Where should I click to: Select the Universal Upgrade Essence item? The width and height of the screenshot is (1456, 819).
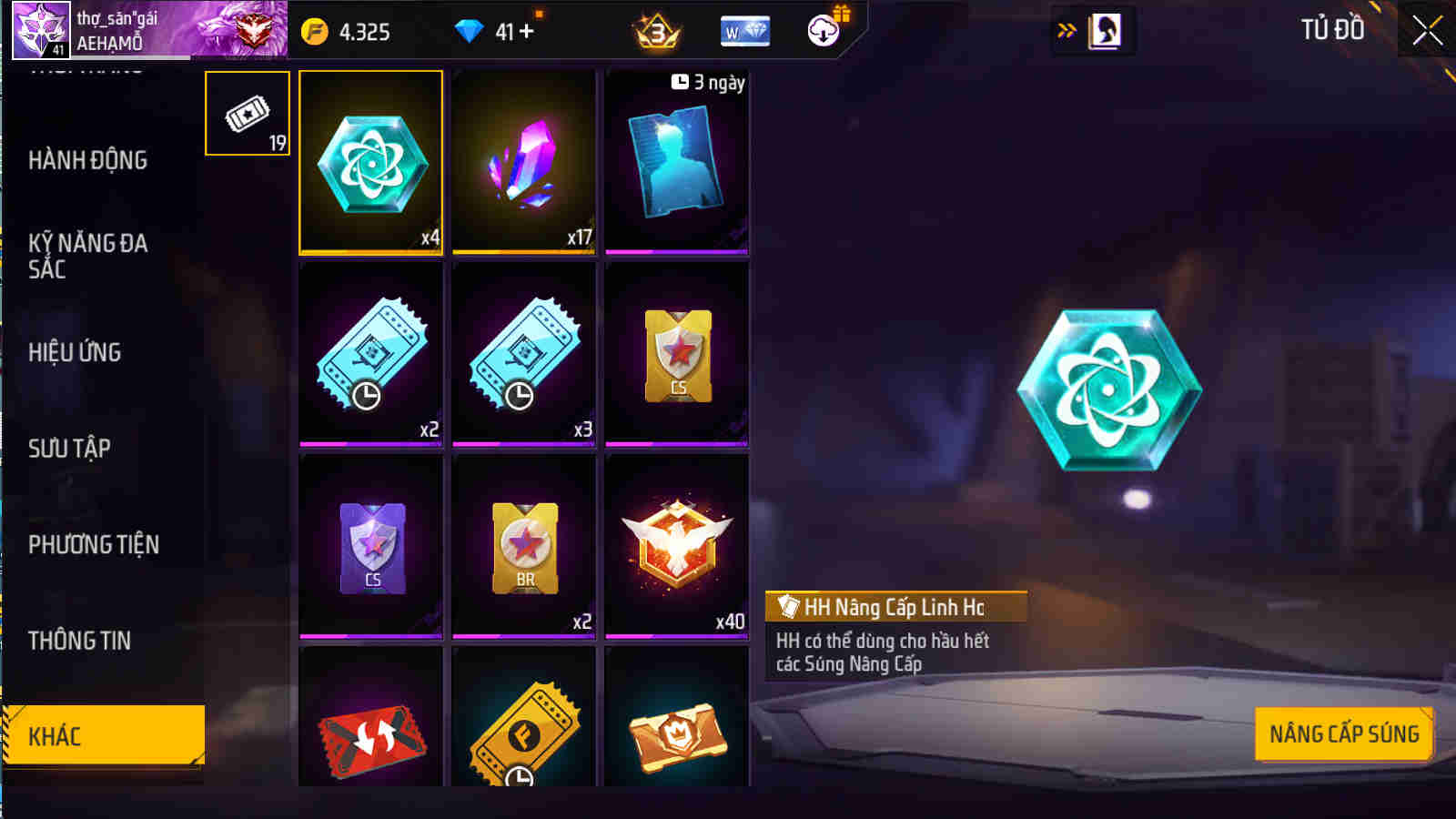pyautogui.click(x=369, y=164)
